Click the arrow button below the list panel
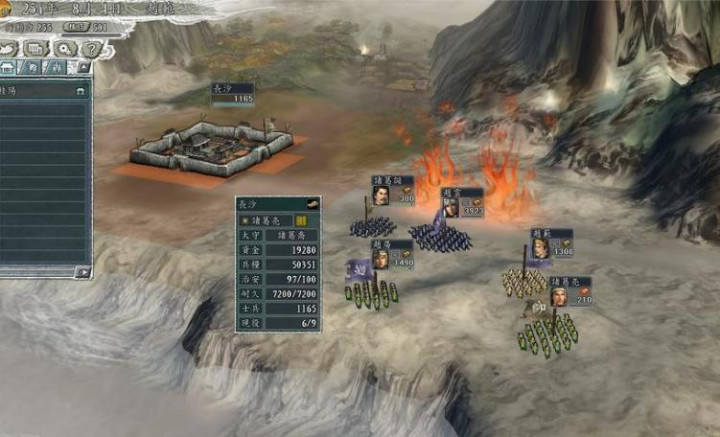The height and width of the screenshot is (437, 720). pyautogui.click(x=82, y=271)
